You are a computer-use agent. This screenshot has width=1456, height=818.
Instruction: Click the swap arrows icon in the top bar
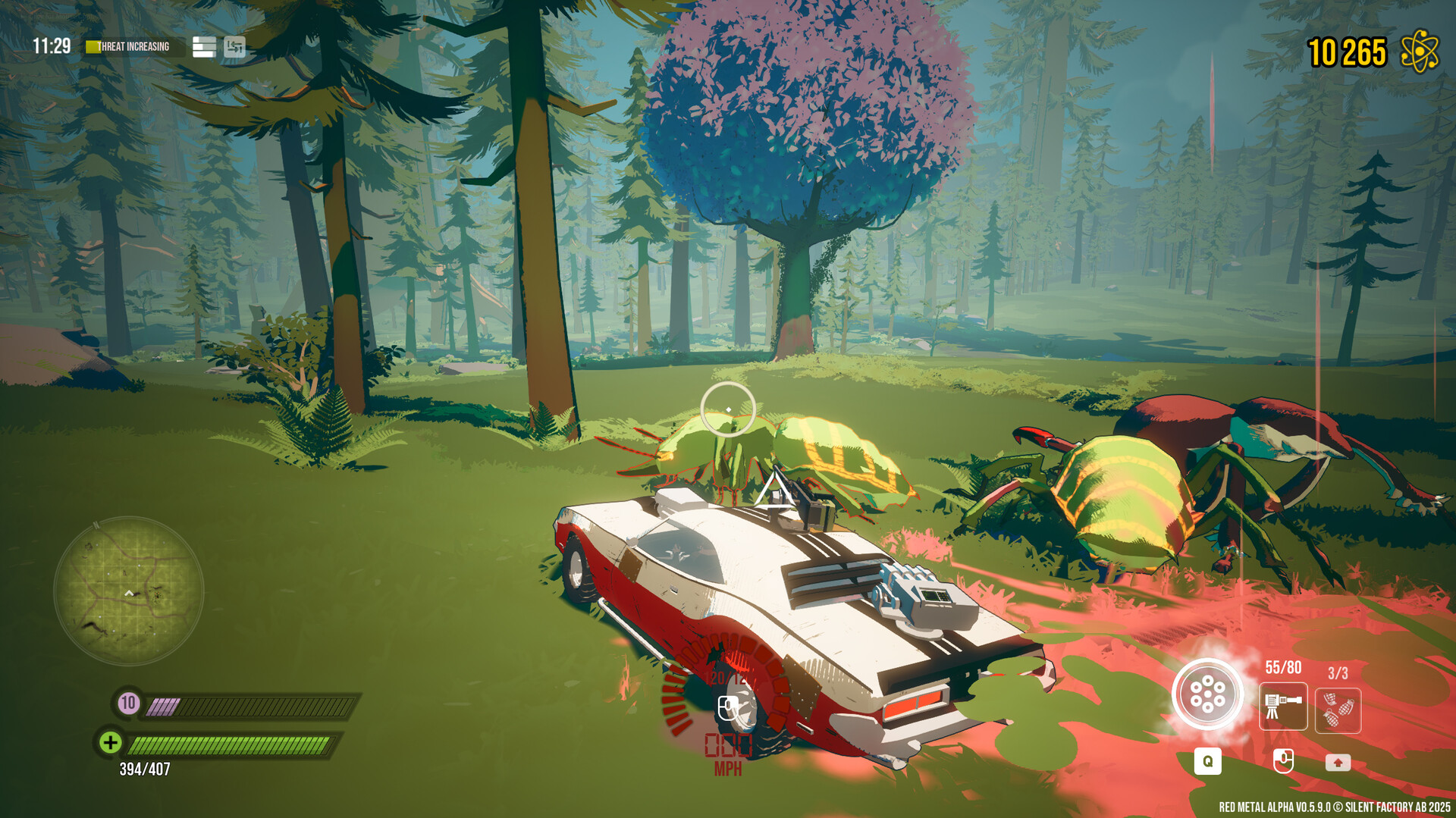pyautogui.click(x=235, y=47)
